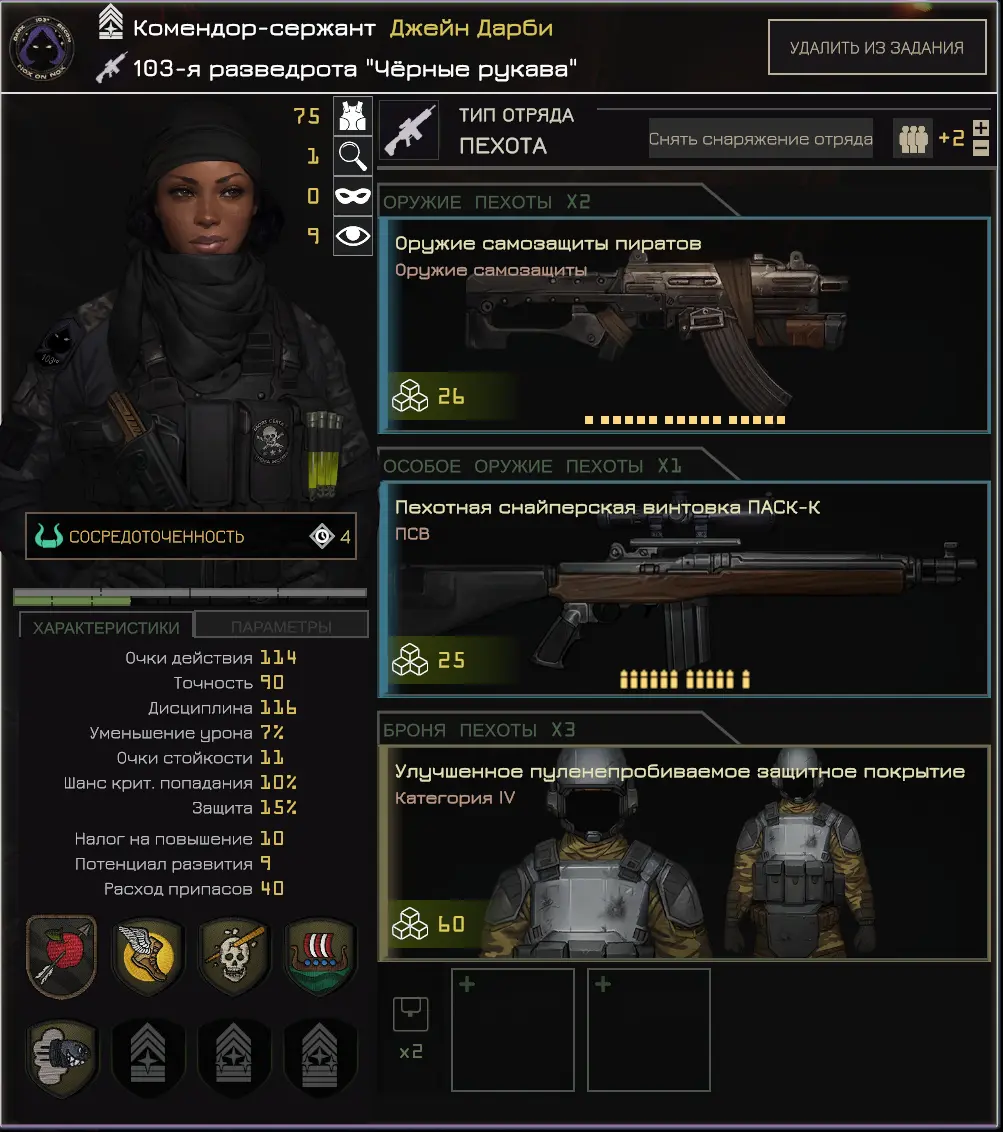Viewport: 1003px width, 1132px height.
Task: Click the eye vision stat icon
Action: 352,236
